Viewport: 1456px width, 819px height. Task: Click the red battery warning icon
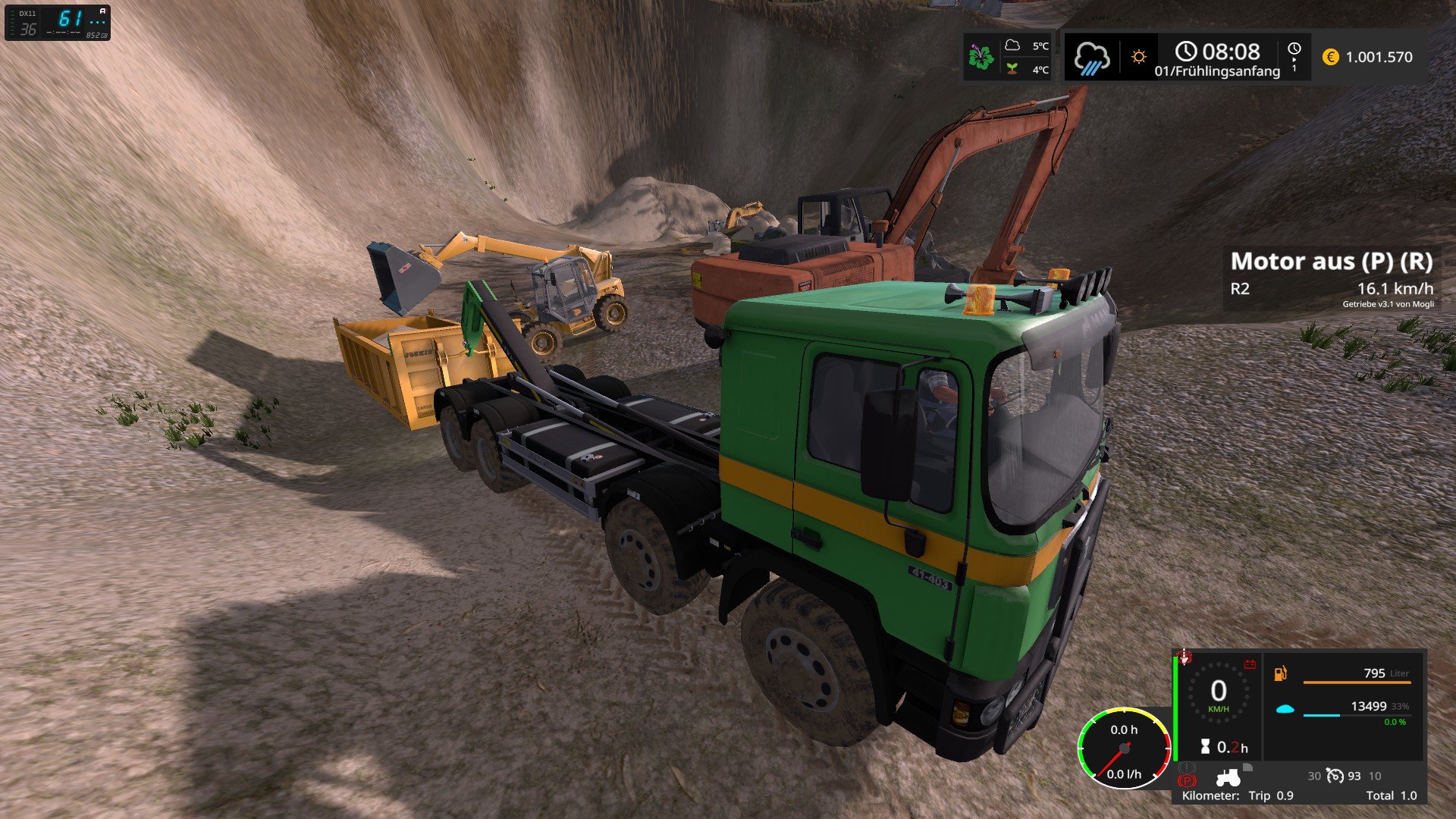tap(1250, 665)
